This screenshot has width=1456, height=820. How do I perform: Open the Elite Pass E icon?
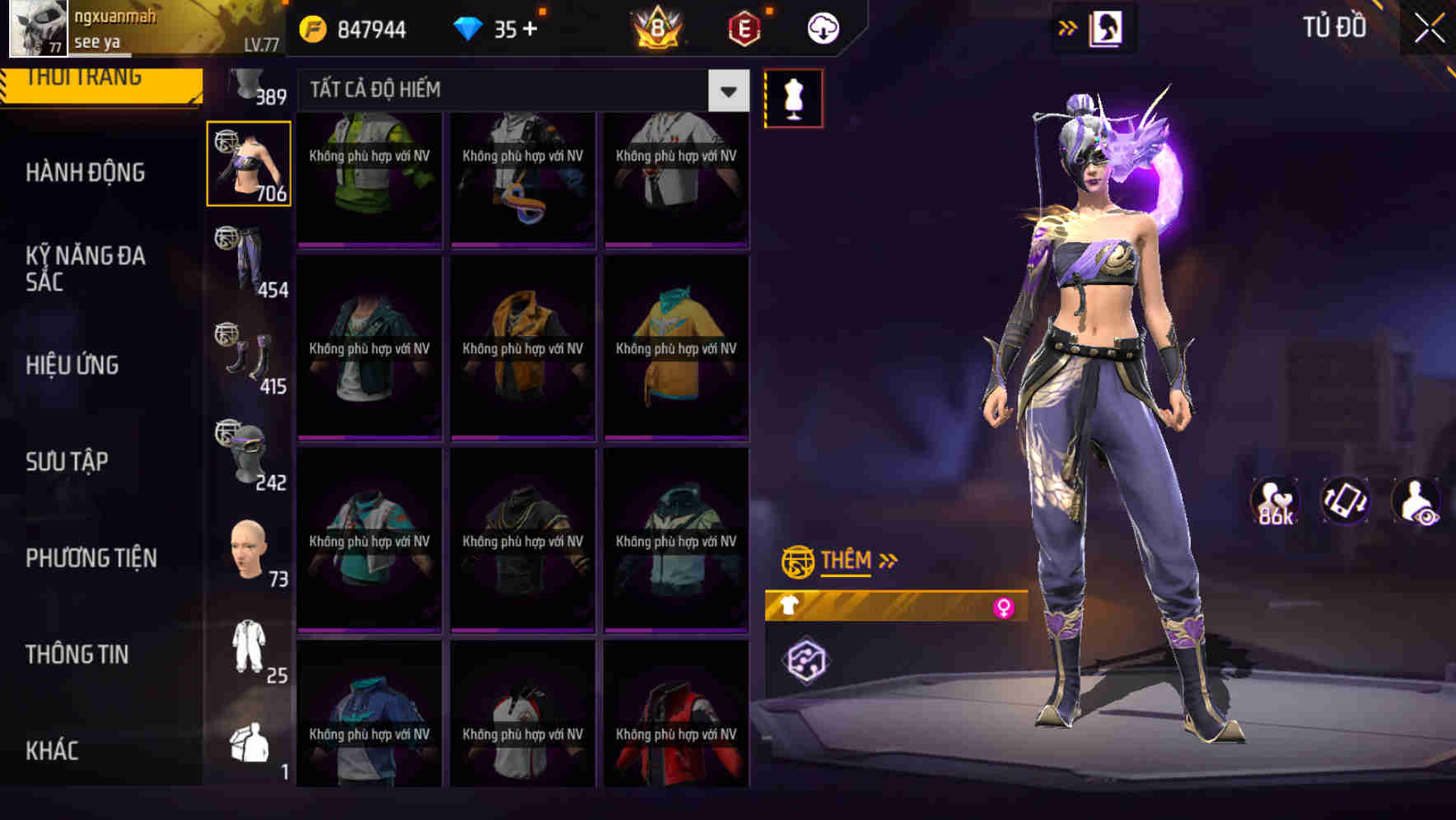(x=744, y=27)
